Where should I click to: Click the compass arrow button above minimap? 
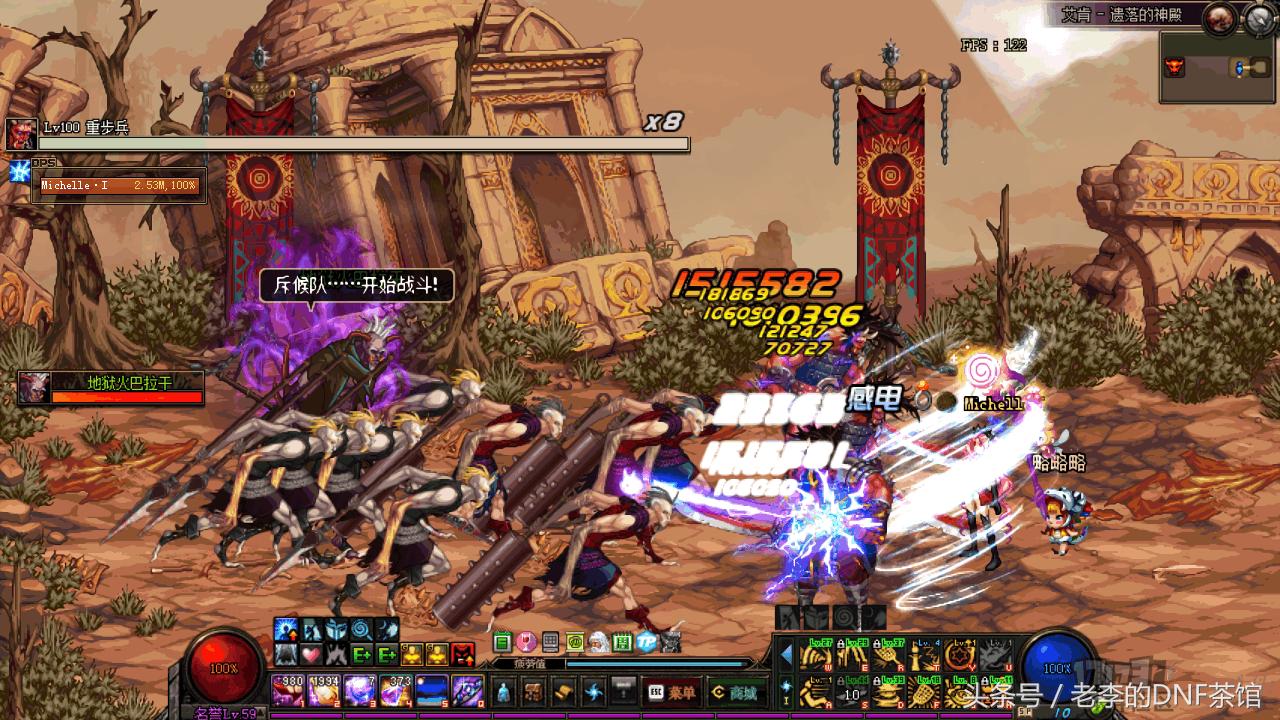[x=1258, y=17]
